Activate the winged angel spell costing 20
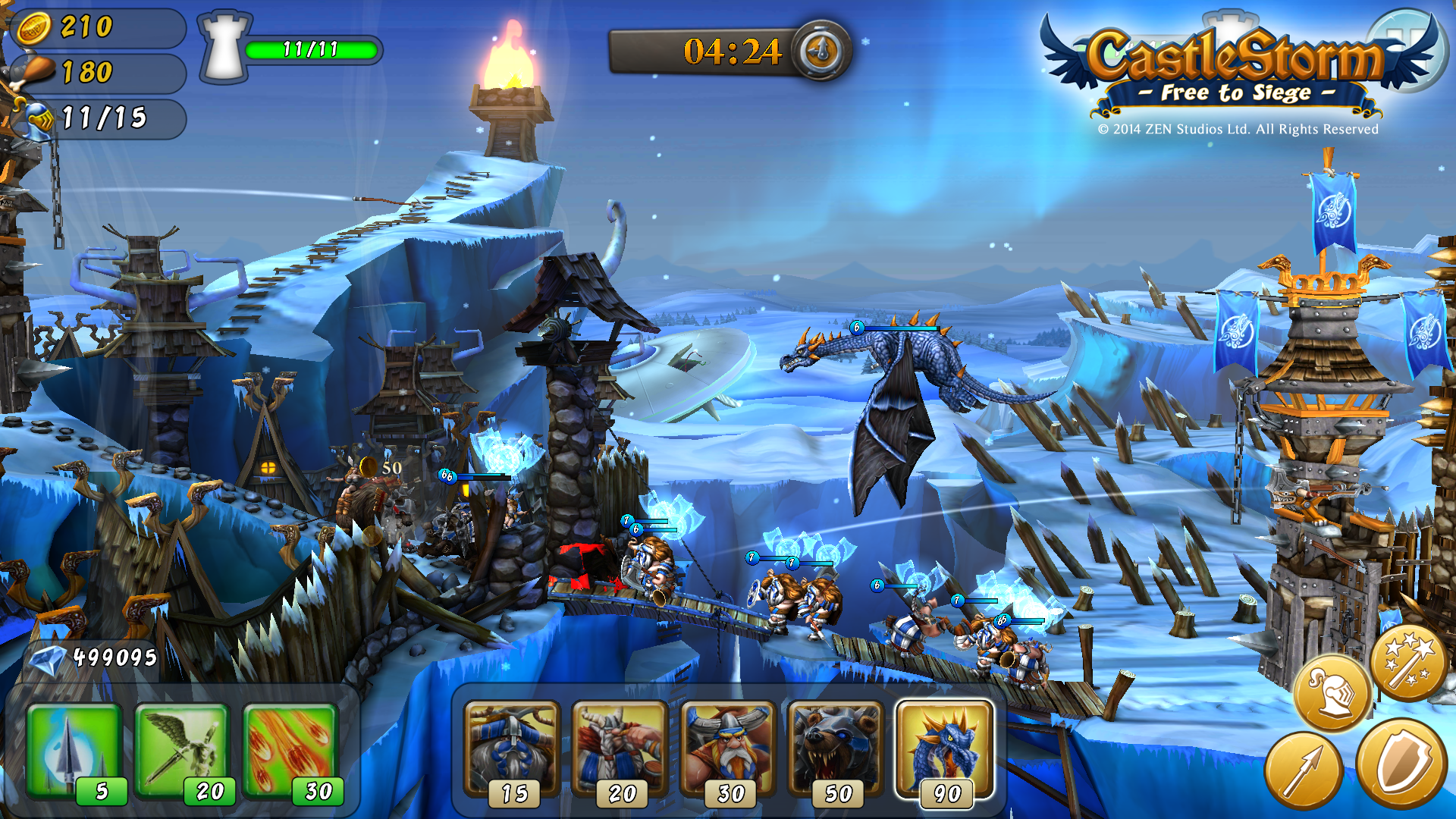This screenshot has width=1456, height=819. (182, 751)
